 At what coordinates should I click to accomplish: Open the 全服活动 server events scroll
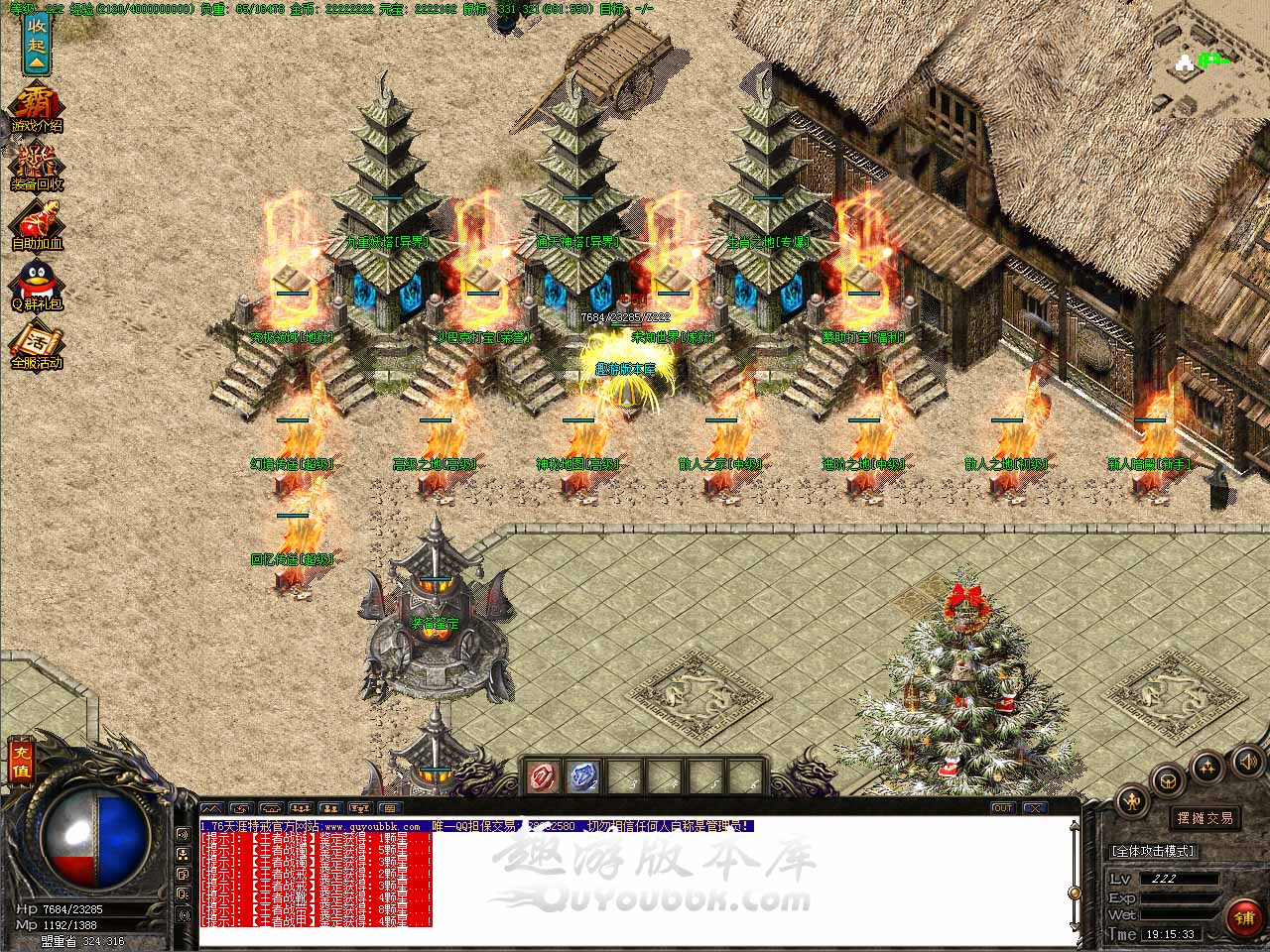pos(37,347)
